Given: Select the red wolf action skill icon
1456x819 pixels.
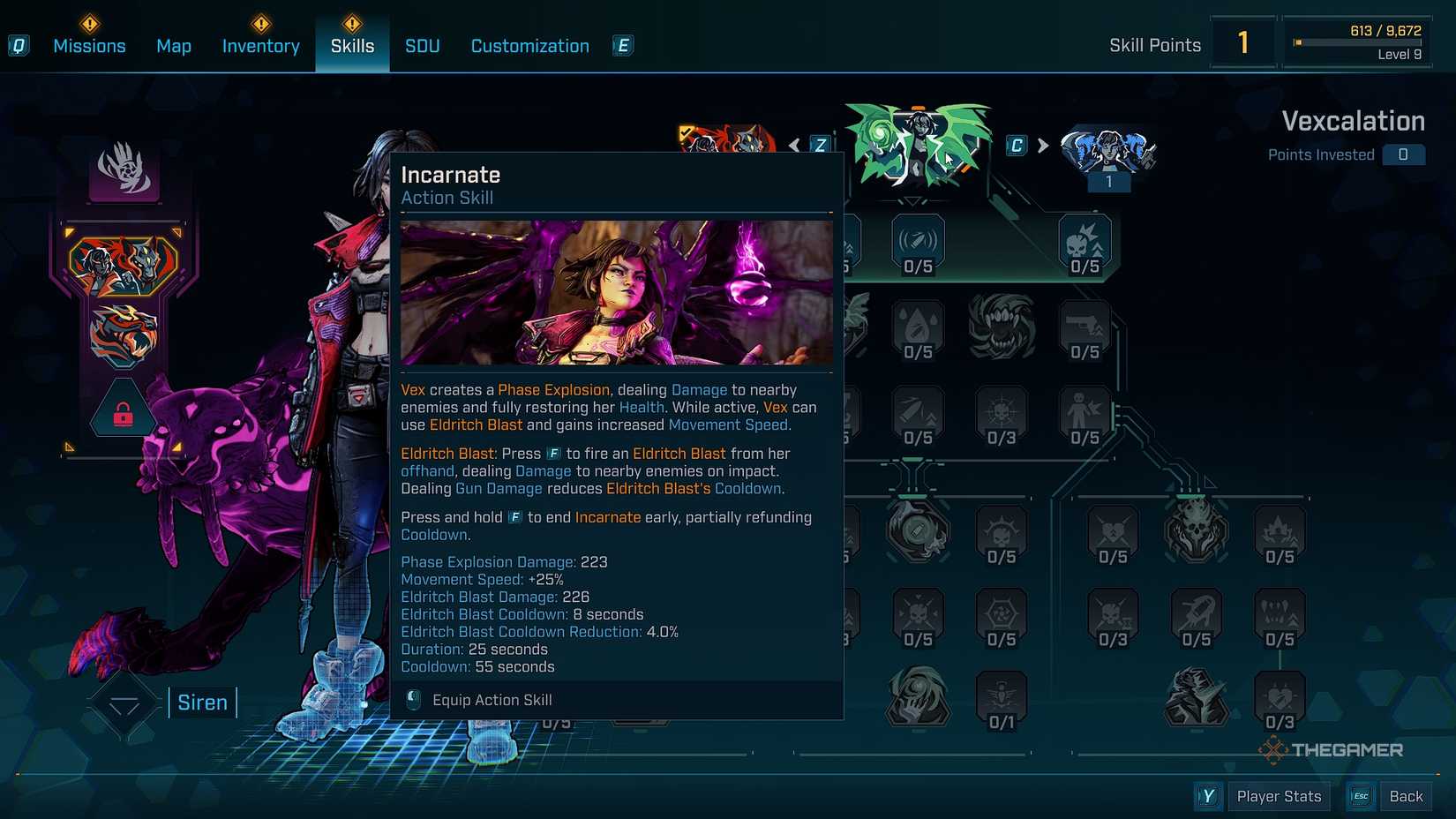Looking at the screenshot, I should (x=124, y=265).
